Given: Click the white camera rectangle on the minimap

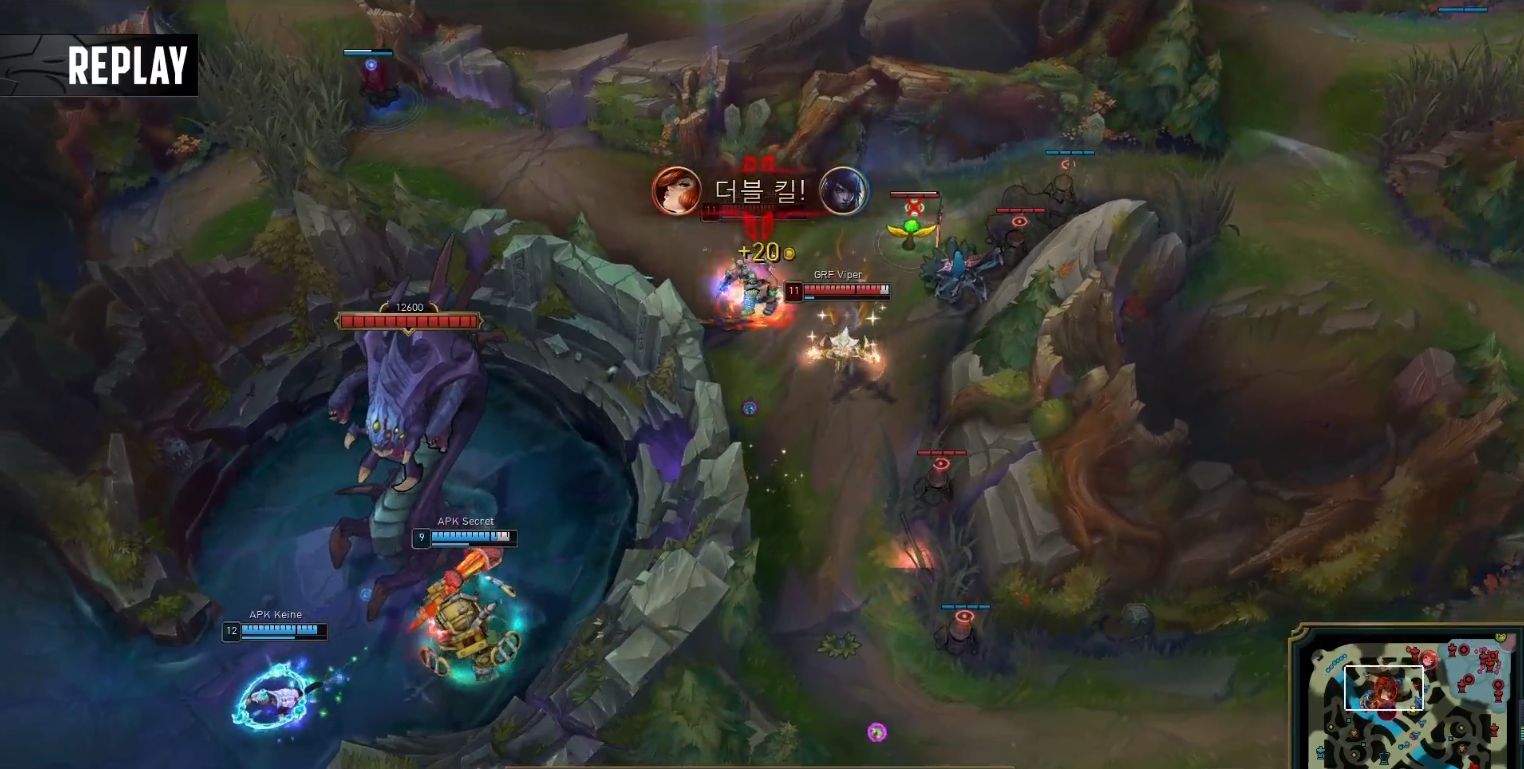Looking at the screenshot, I should point(1385,688).
